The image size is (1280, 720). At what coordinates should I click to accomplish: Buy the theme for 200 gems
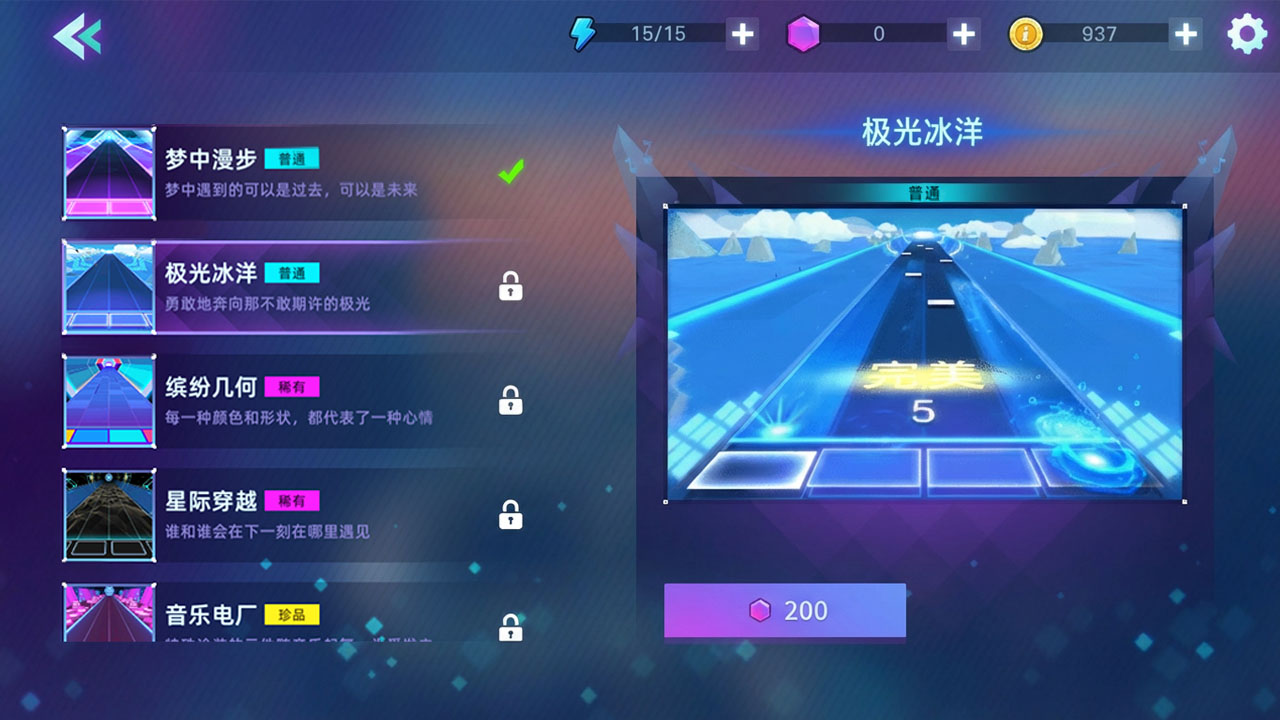click(x=785, y=611)
